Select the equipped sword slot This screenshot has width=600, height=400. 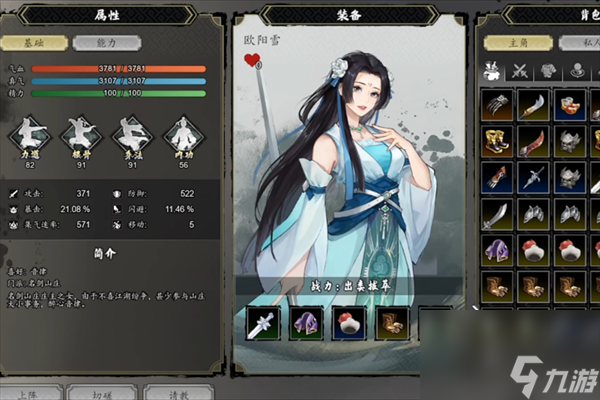pos(263,322)
